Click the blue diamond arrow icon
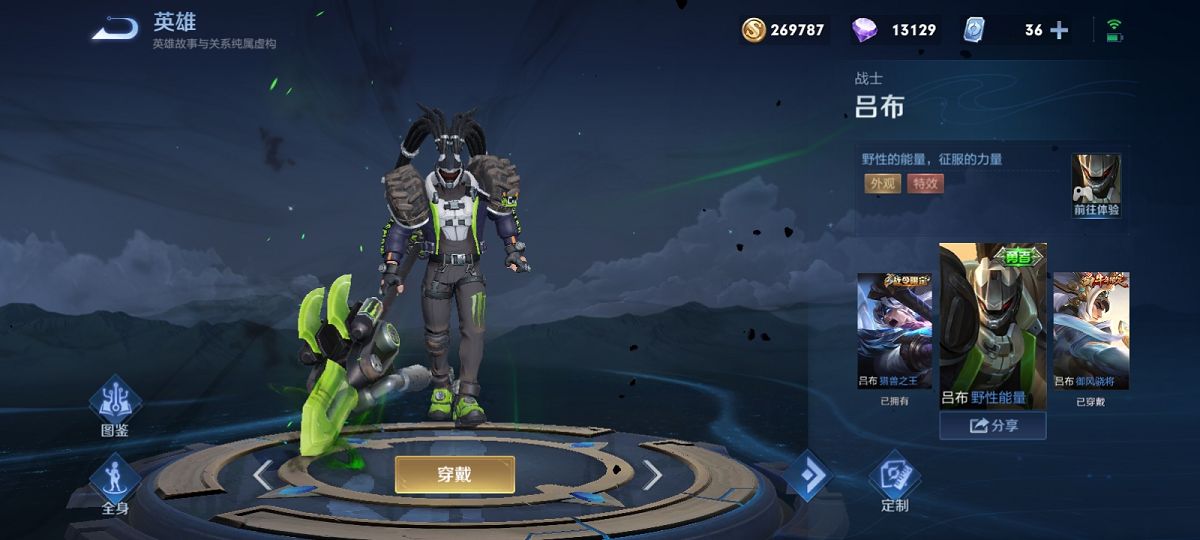This screenshot has width=1200, height=540. [x=808, y=477]
